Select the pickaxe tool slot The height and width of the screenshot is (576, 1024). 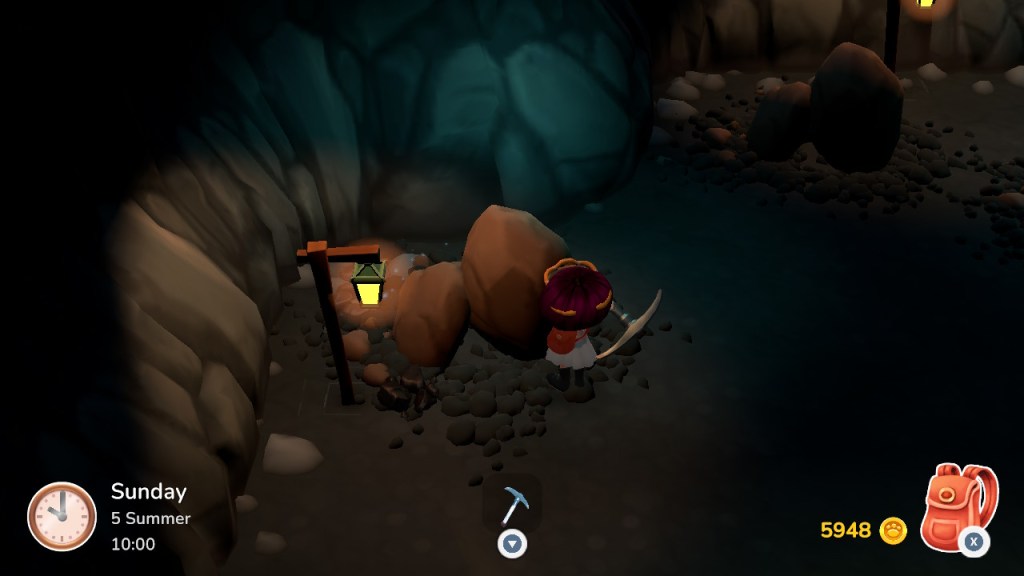(x=513, y=503)
